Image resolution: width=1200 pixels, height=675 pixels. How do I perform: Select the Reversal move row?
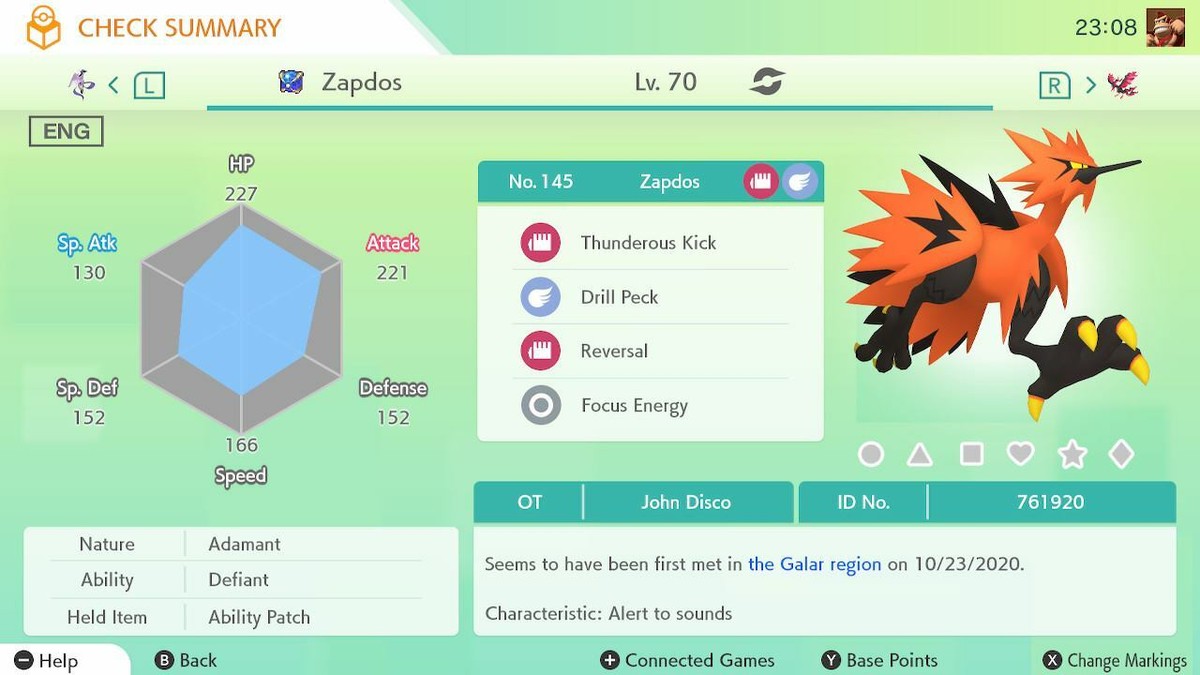614,351
